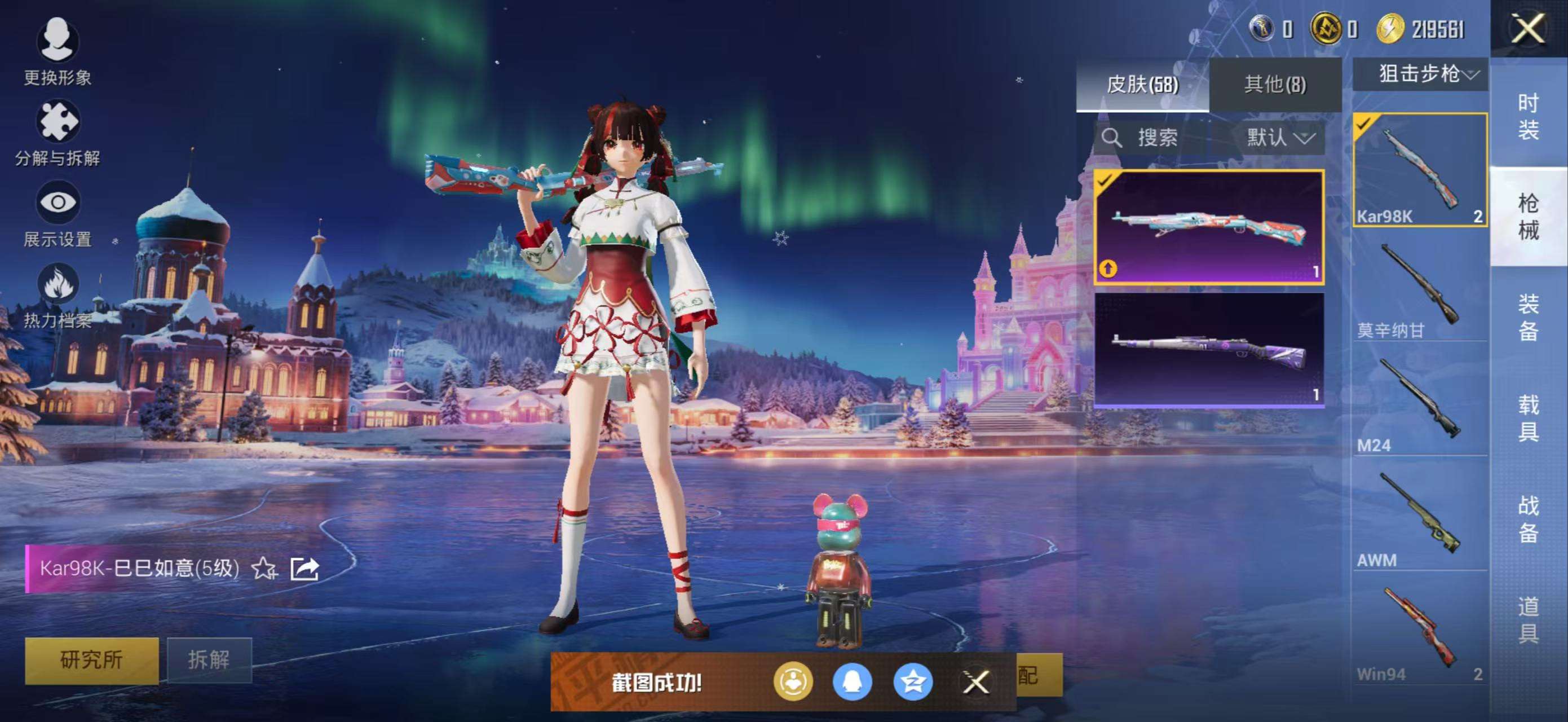This screenshot has width=1568, height=722.
Task: Dismiss the 截图成功 bar via X
Action: [x=978, y=683]
